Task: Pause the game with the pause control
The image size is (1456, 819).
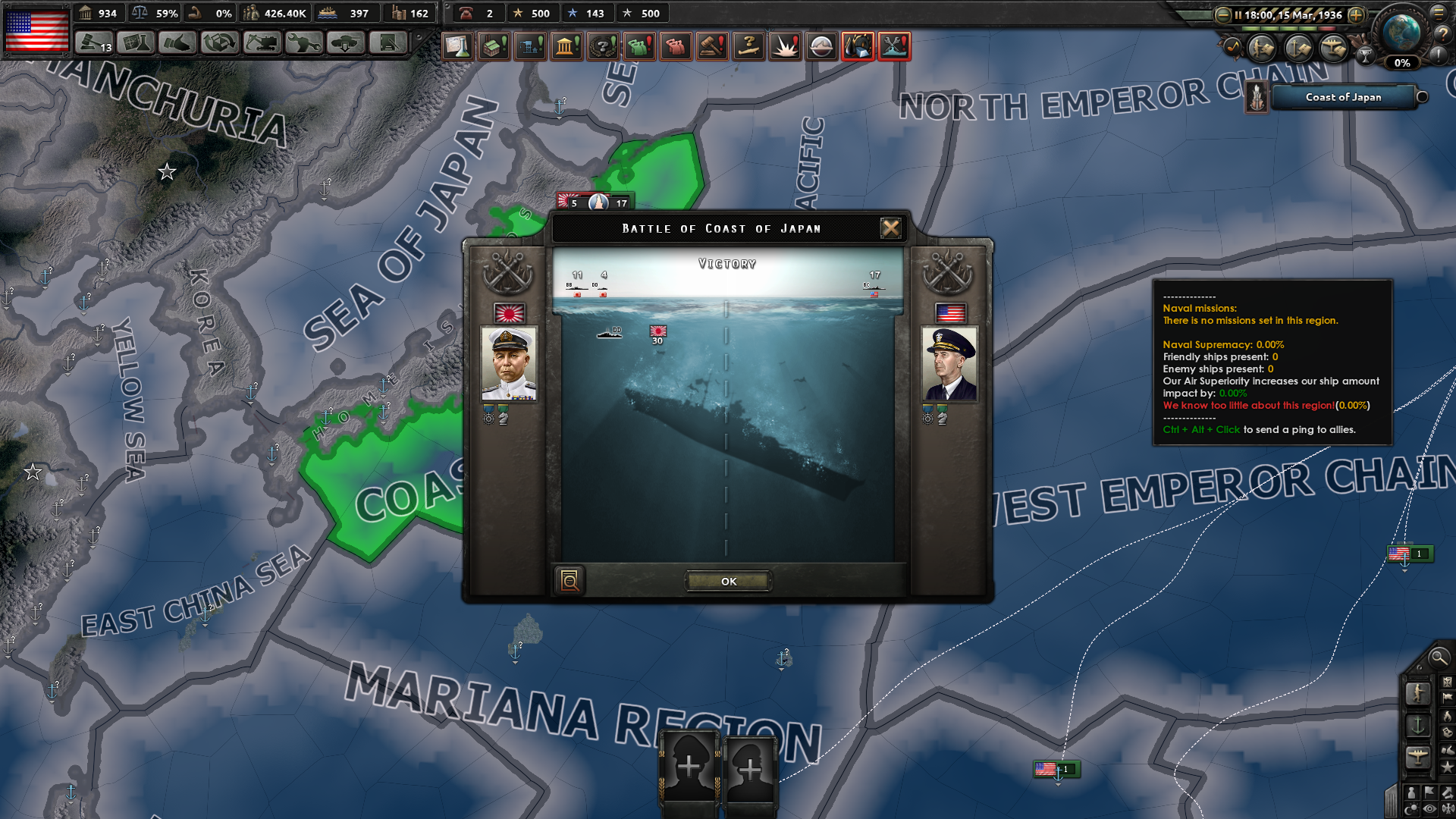Action: [x=1238, y=14]
